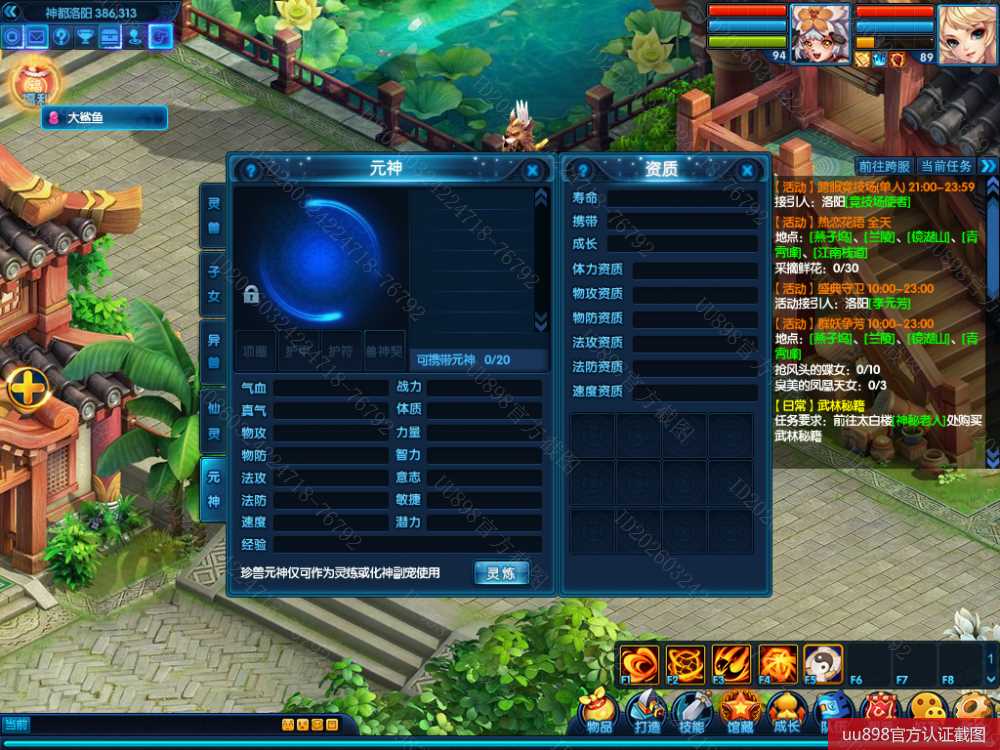Close the 元神 panel
Viewport: 1000px width, 750px height.
533,171
